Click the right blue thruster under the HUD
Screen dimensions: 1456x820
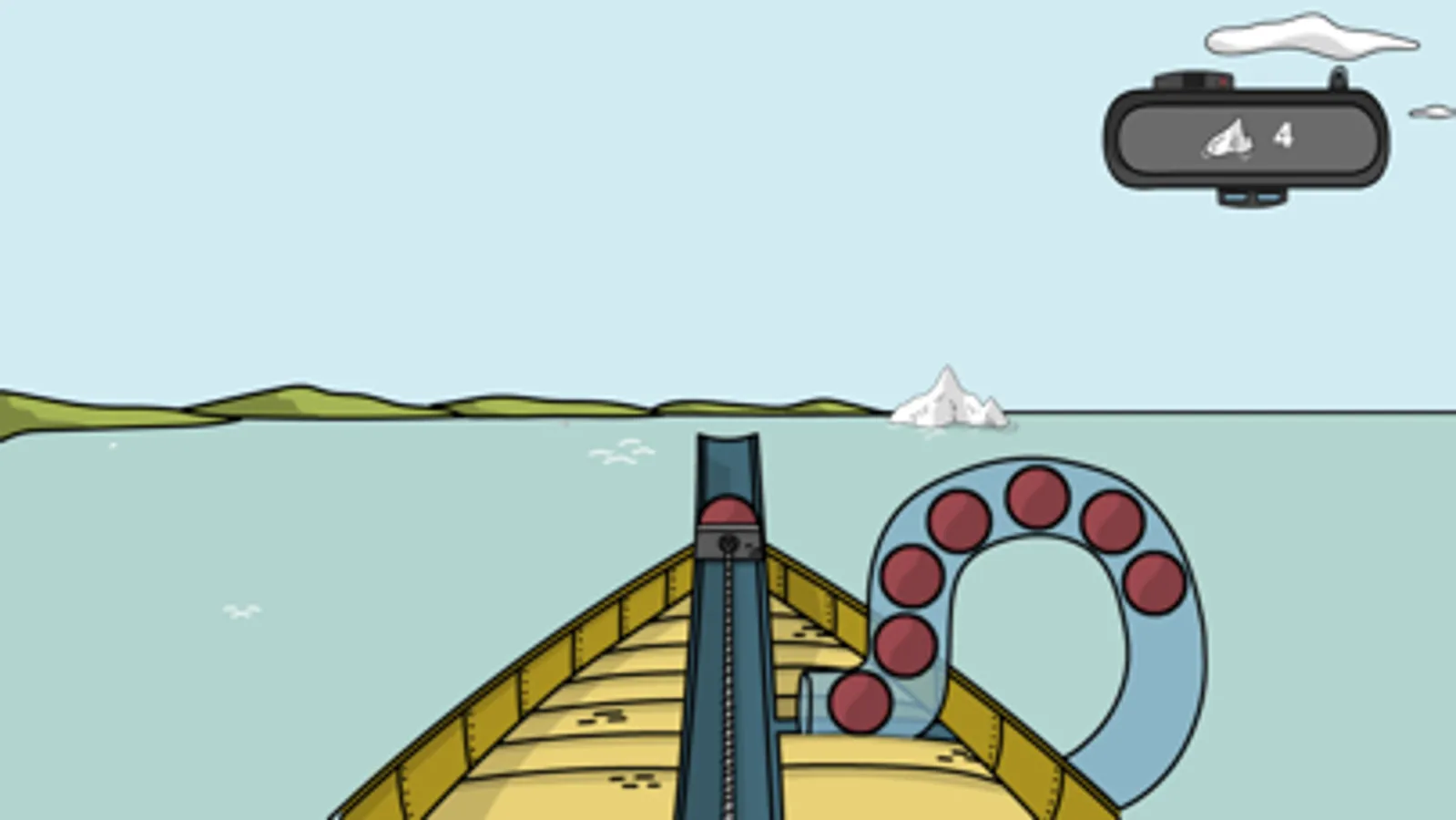[1268, 198]
